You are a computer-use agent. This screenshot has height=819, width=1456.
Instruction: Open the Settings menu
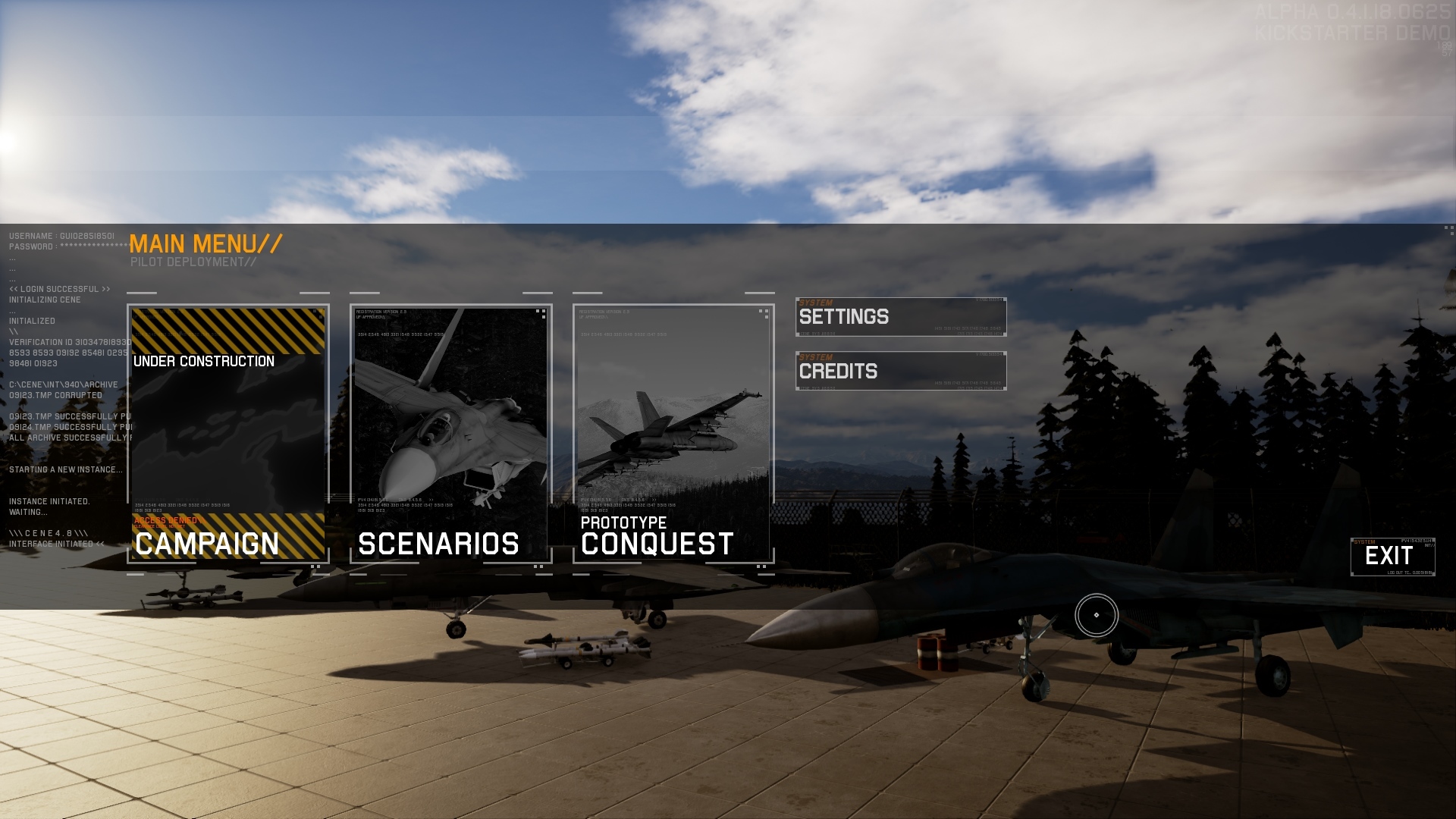(901, 317)
